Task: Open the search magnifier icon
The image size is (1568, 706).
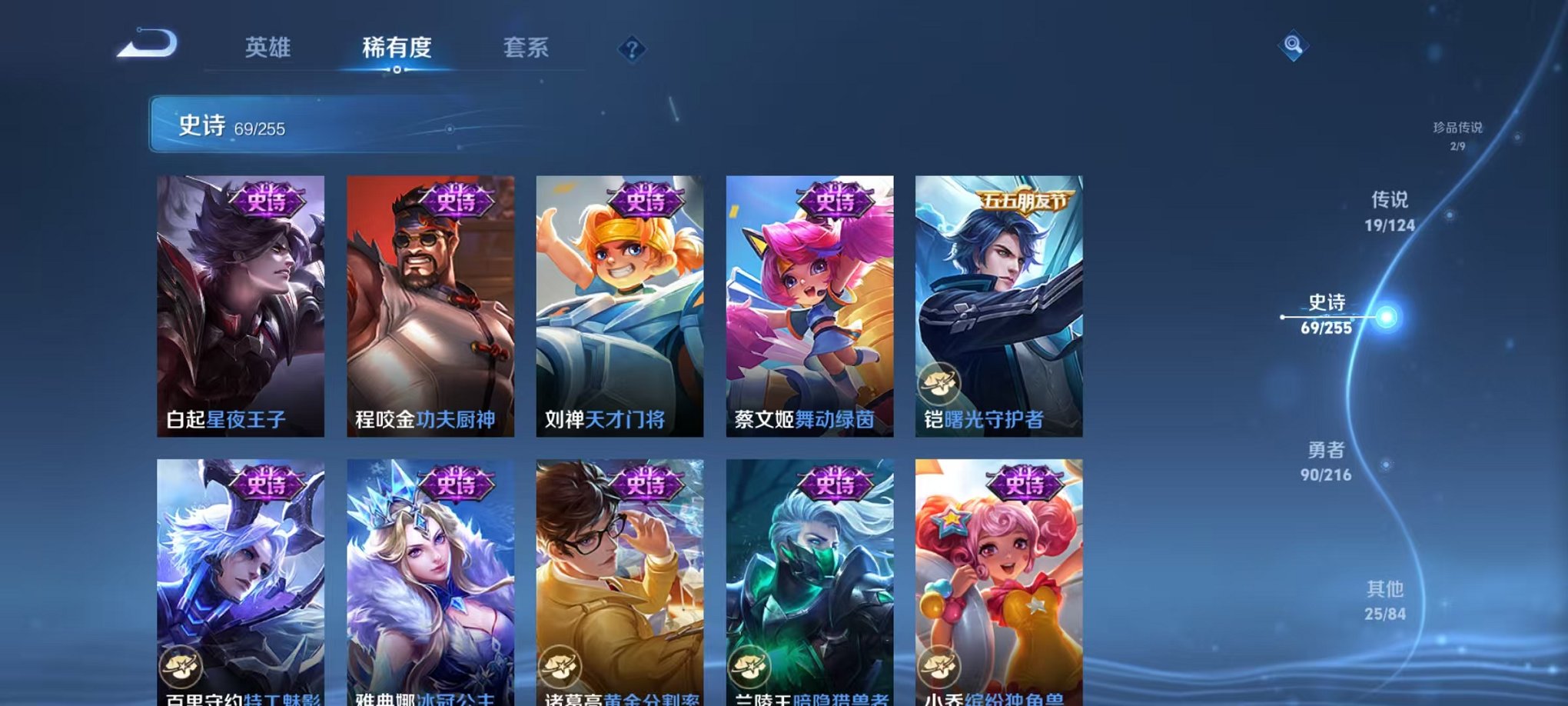Action: tap(1294, 45)
